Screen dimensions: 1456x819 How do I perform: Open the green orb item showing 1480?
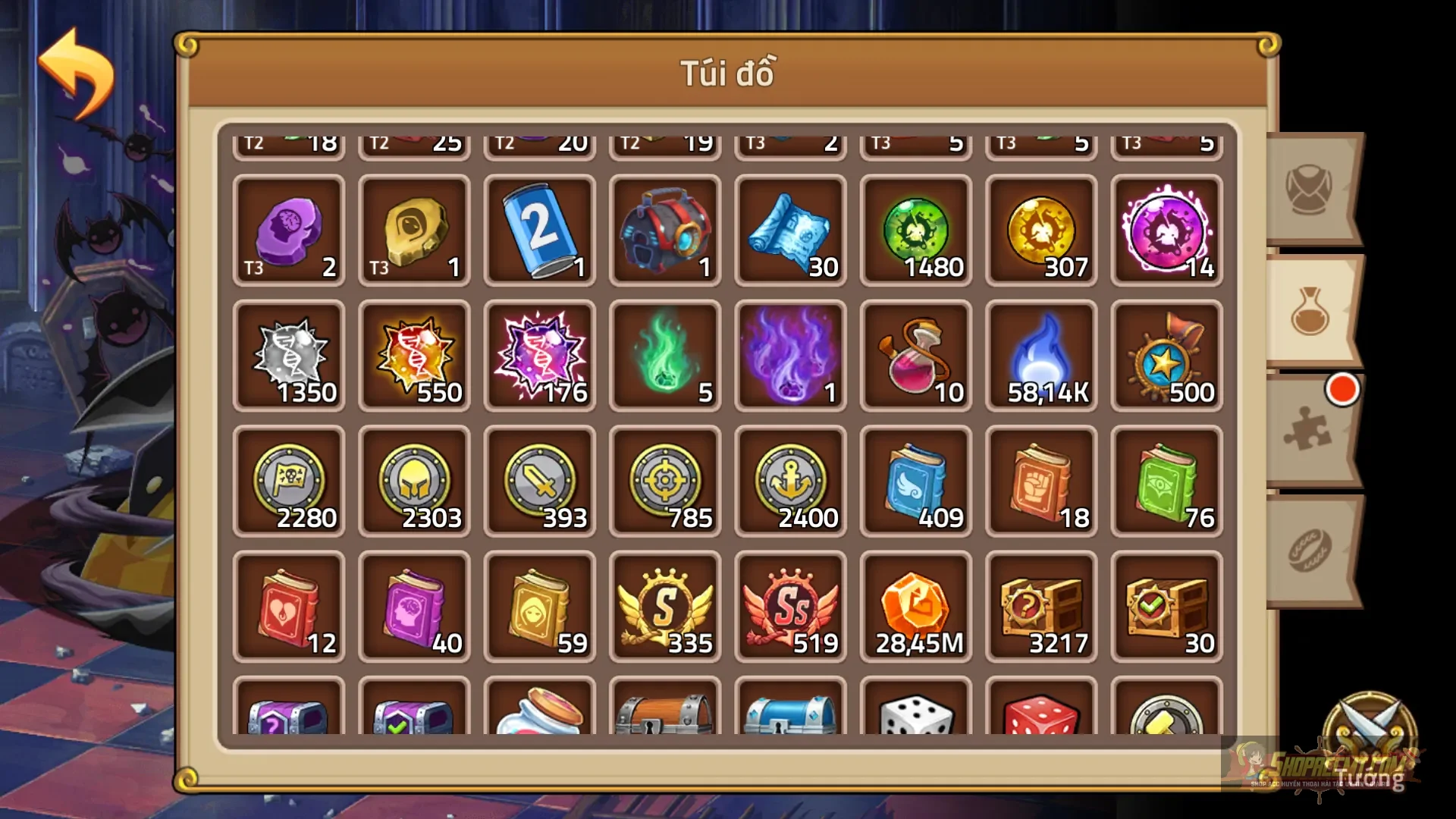click(916, 231)
